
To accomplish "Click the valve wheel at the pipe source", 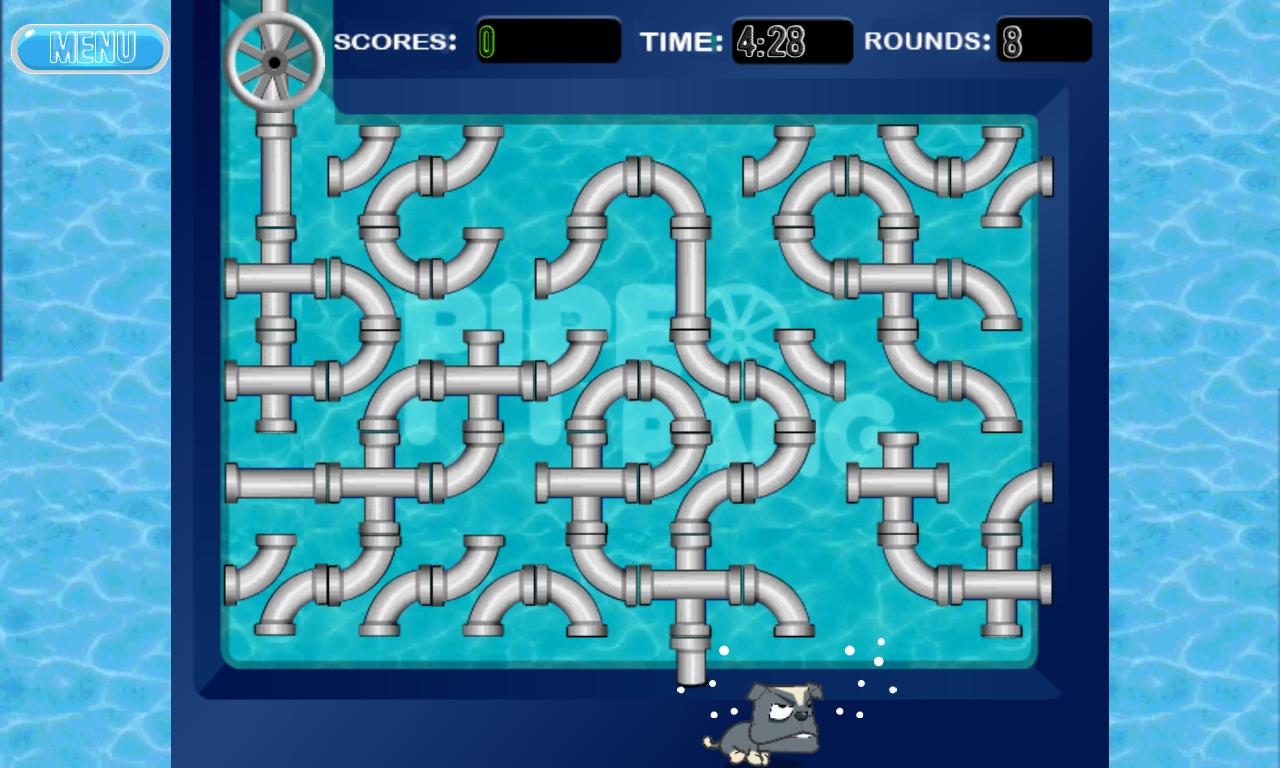I will point(275,60).
